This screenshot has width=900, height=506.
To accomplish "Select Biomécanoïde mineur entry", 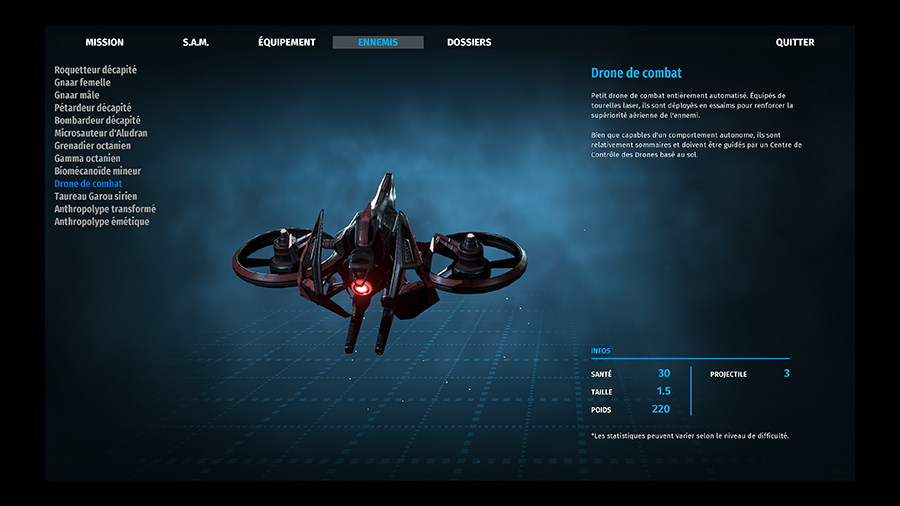I will click(x=98, y=171).
